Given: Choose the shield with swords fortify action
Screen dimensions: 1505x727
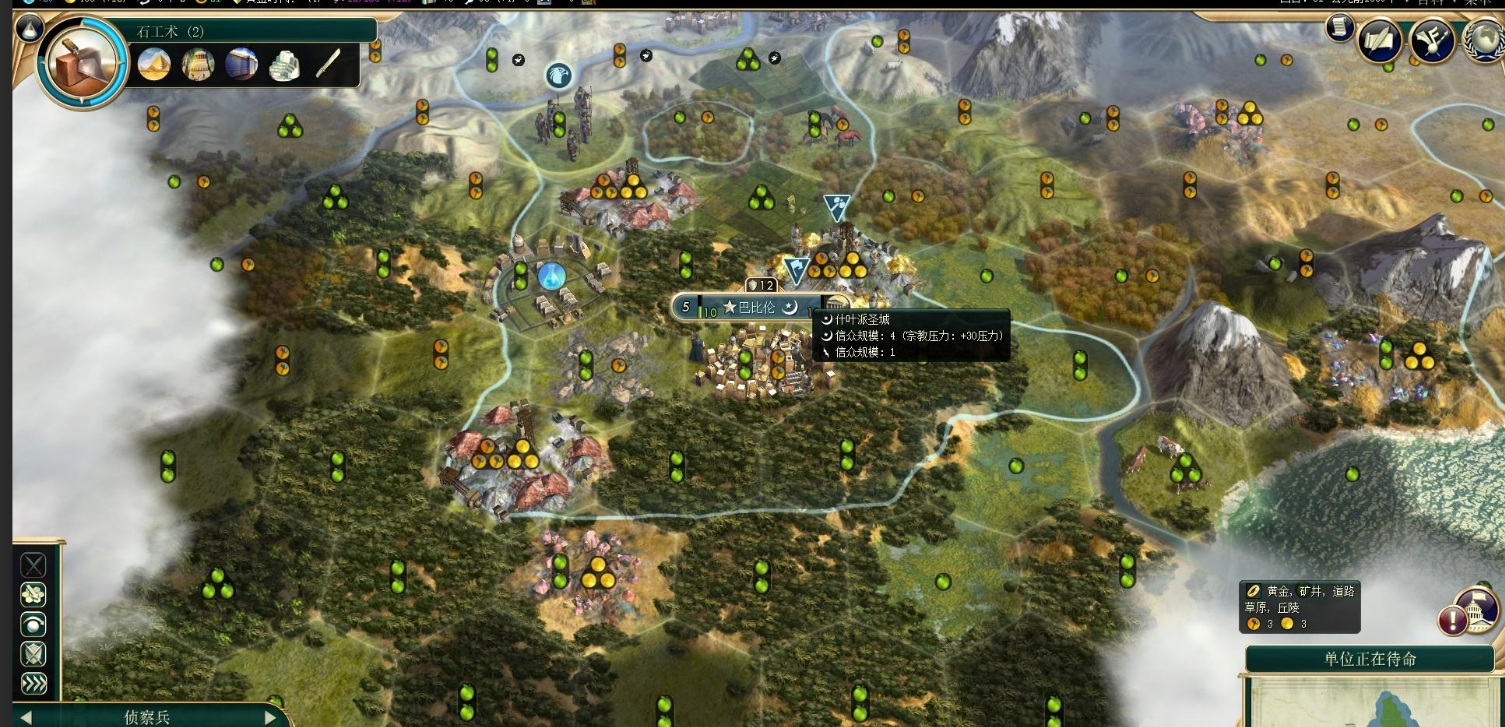Looking at the screenshot, I should [x=34, y=655].
